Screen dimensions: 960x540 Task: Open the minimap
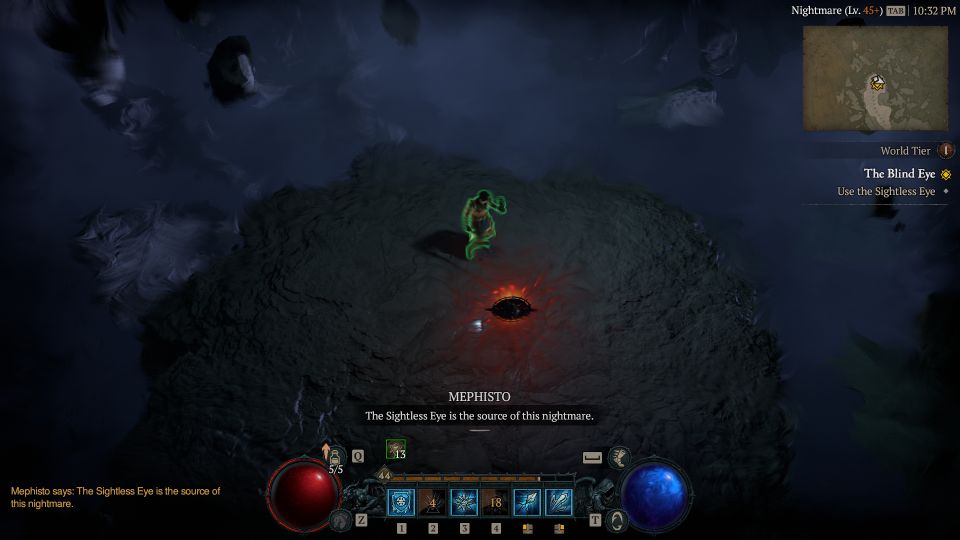point(875,78)
